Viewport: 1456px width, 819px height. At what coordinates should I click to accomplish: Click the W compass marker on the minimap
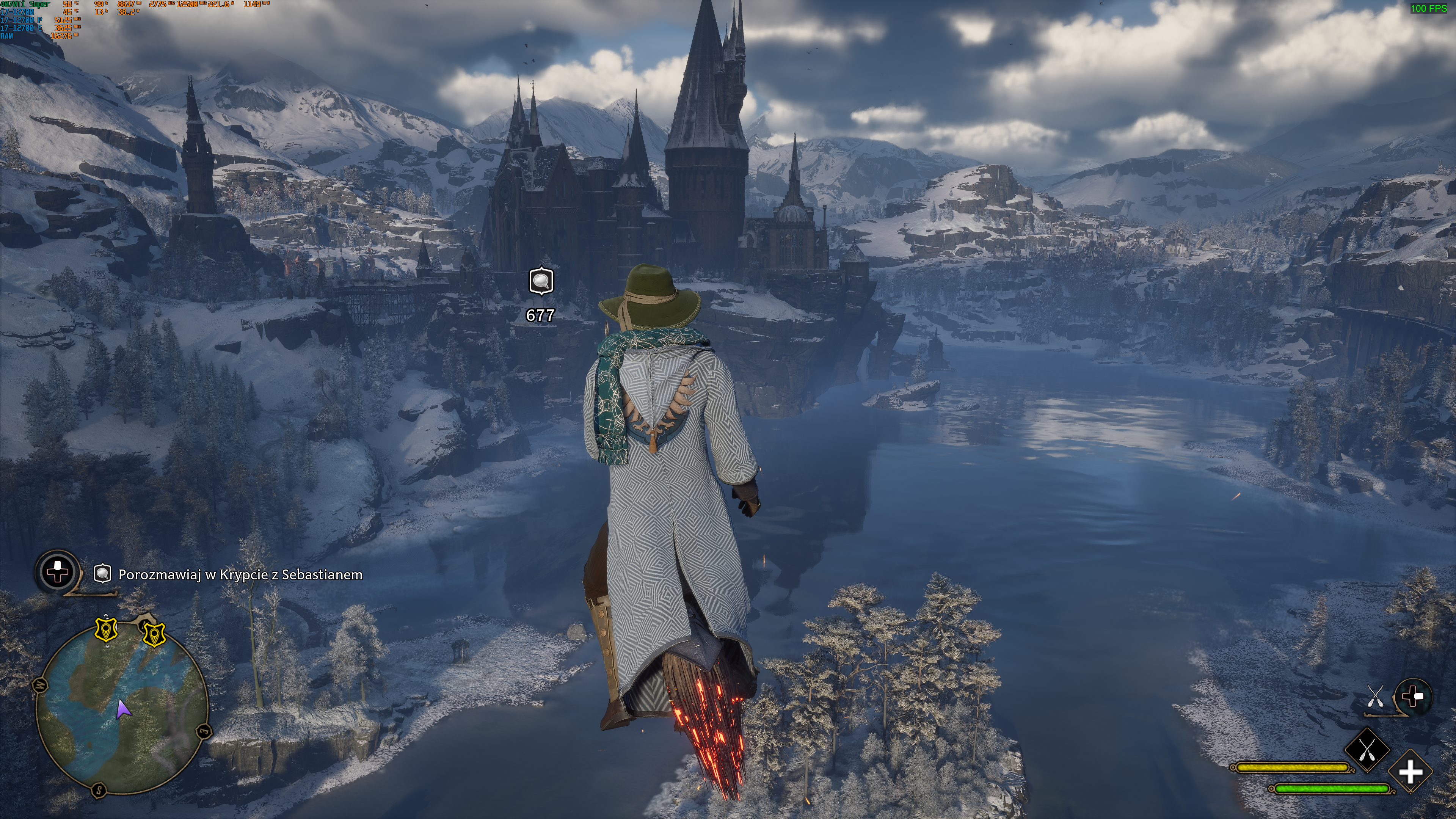coord(41,686)
